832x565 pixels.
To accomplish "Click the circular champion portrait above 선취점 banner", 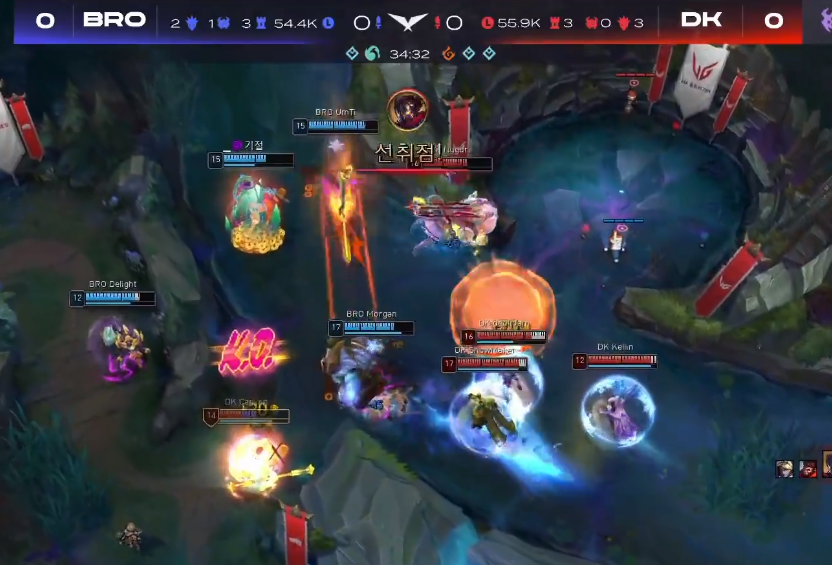I will click(407, 108).
